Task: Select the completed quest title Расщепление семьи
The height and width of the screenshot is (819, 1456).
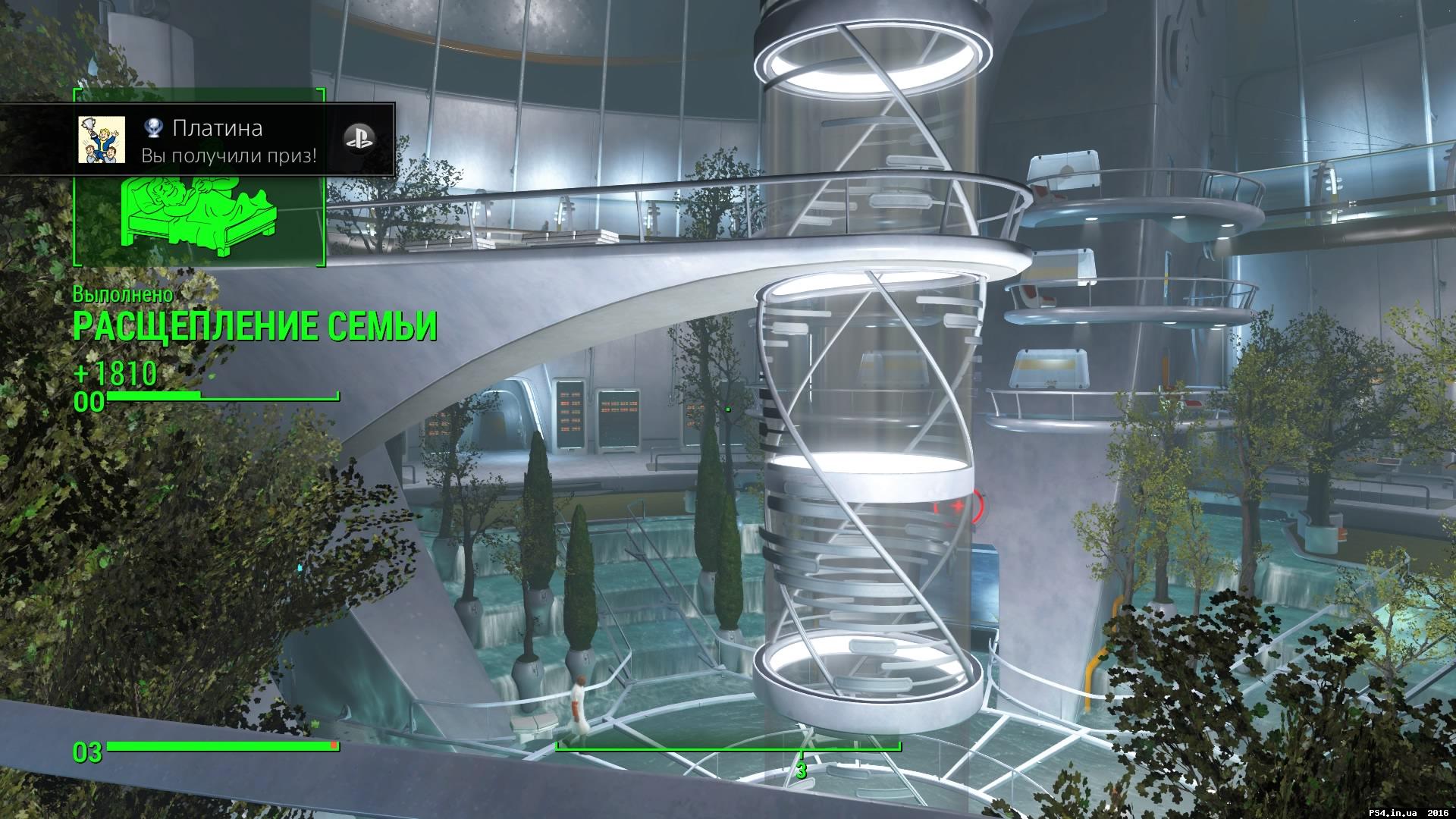Action: tap(255, 327)
